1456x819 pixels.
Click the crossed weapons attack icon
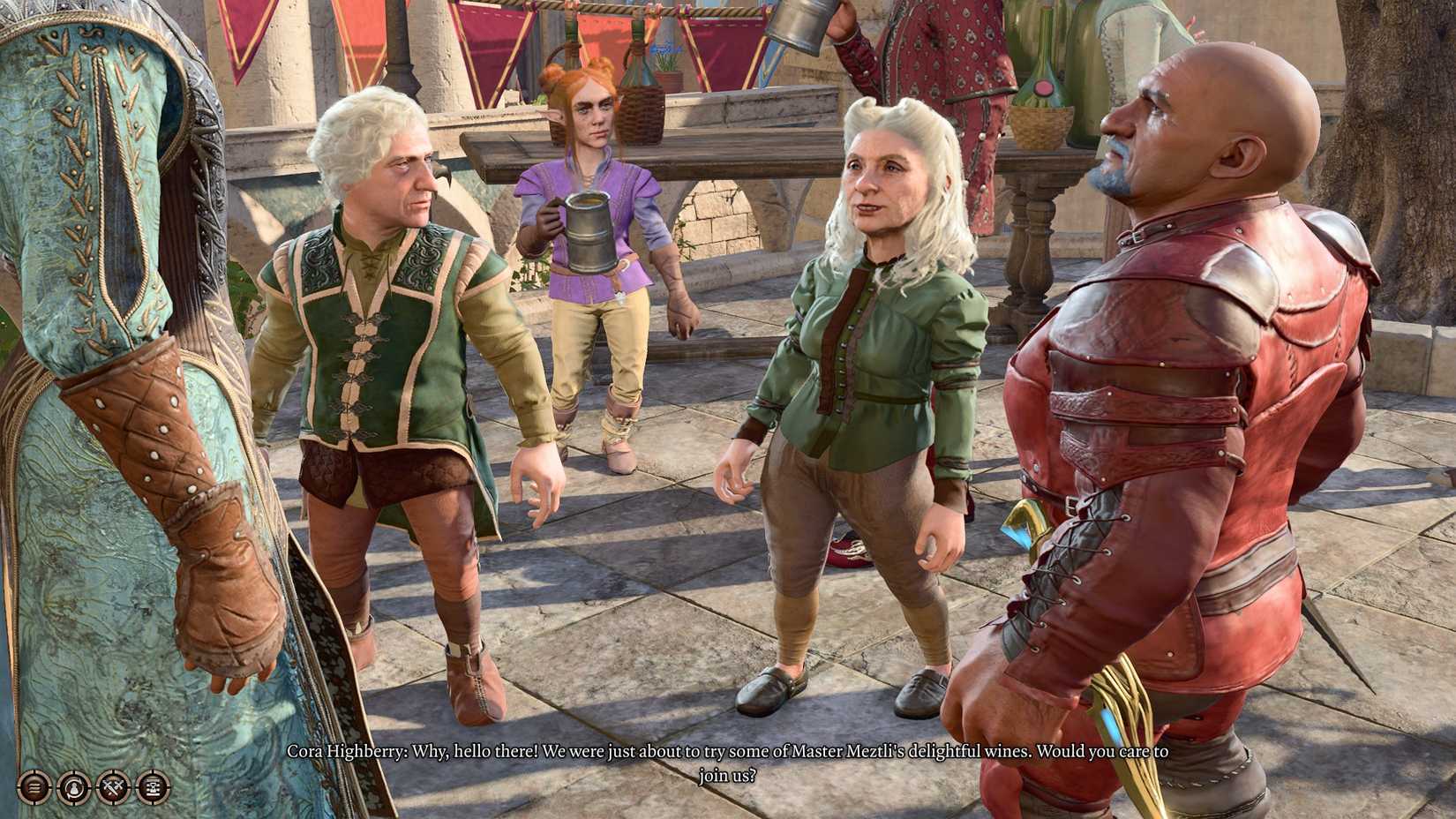(112, 788)
